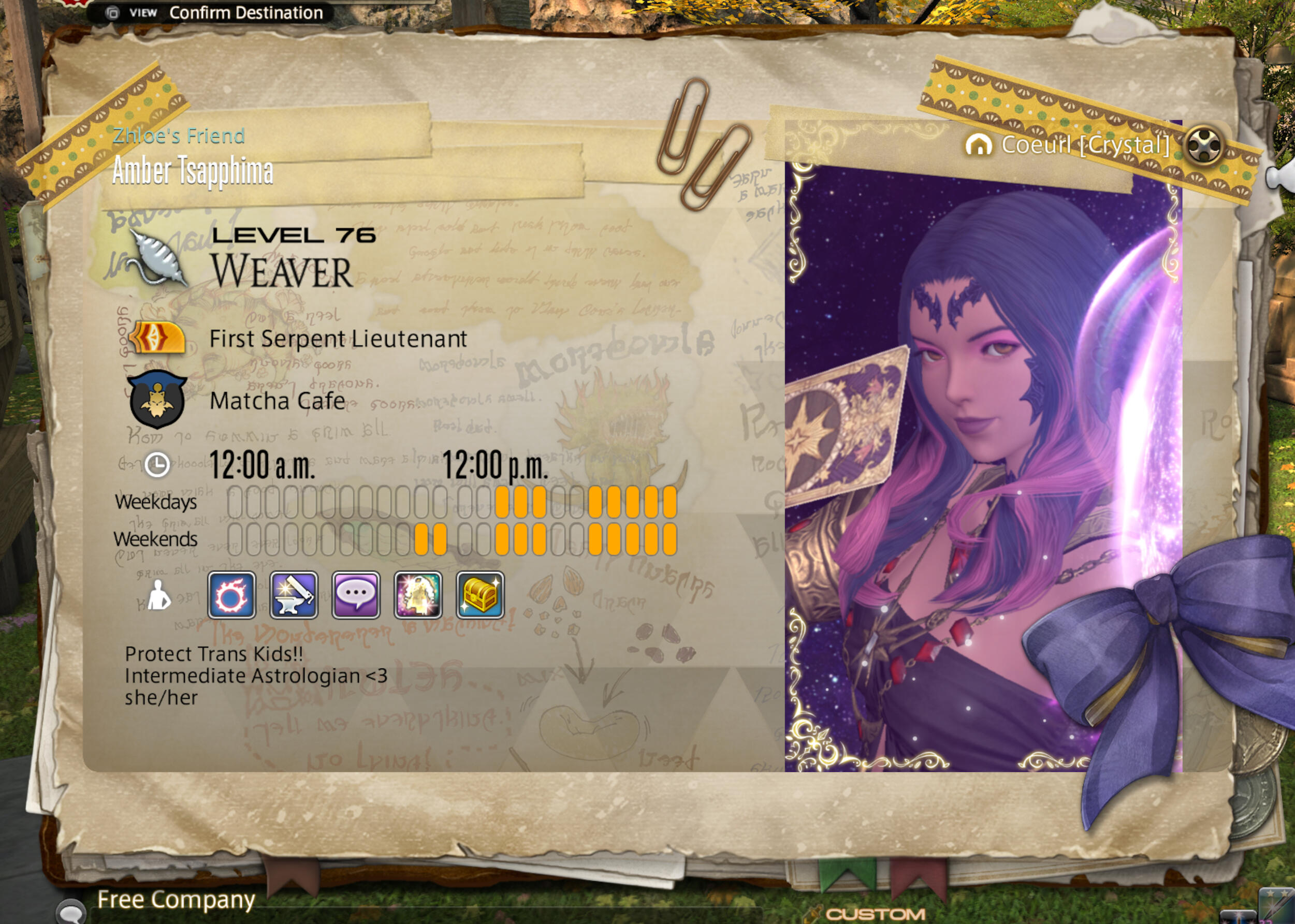The height and width of the screenshot is (924, 1295).
Task: Click the crafting anvil playstyle icon
Action: [x=294, y=595]
